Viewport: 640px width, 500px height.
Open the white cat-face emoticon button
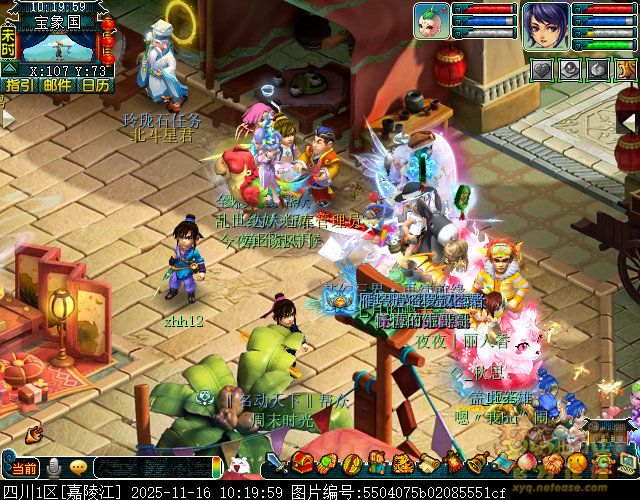tap(239, 465)
